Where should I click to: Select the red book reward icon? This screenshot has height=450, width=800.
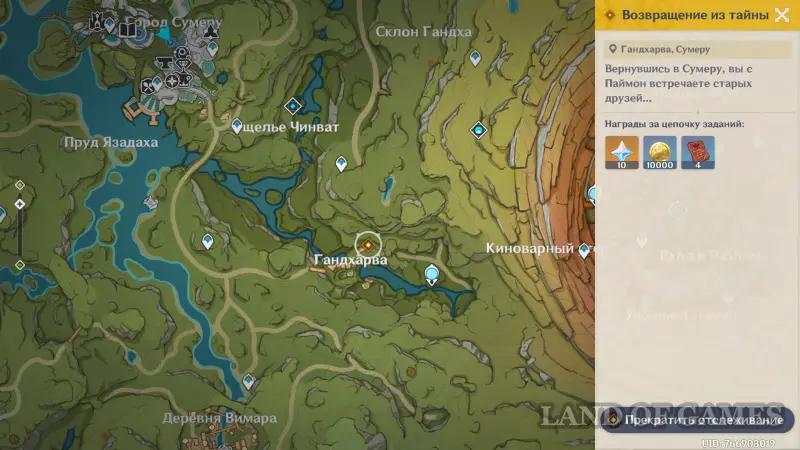[x=697, y=154]
